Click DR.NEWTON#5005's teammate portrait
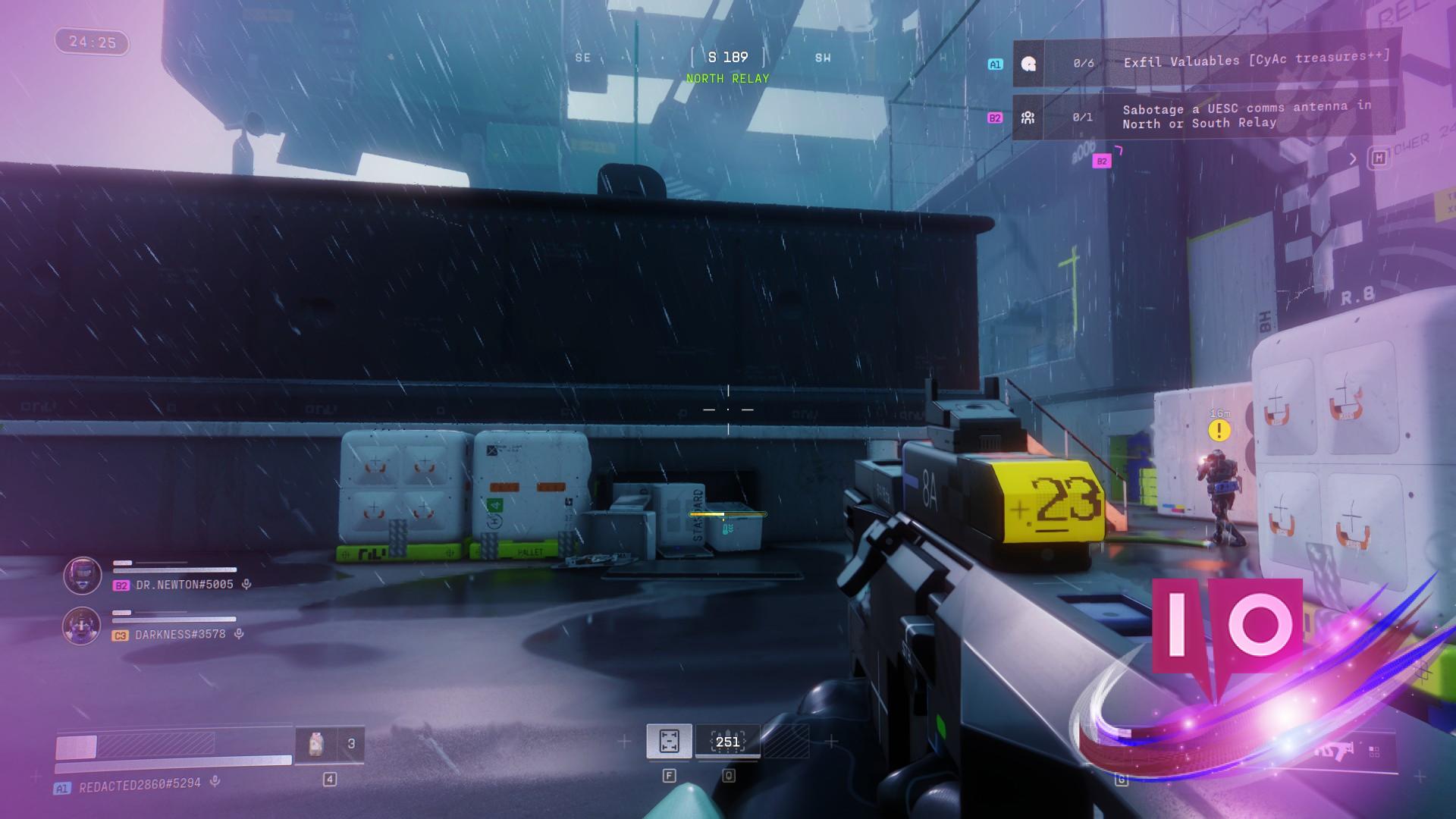Image resolution: width=1456 pixels, height=819 pixels. tap(83, 576)
